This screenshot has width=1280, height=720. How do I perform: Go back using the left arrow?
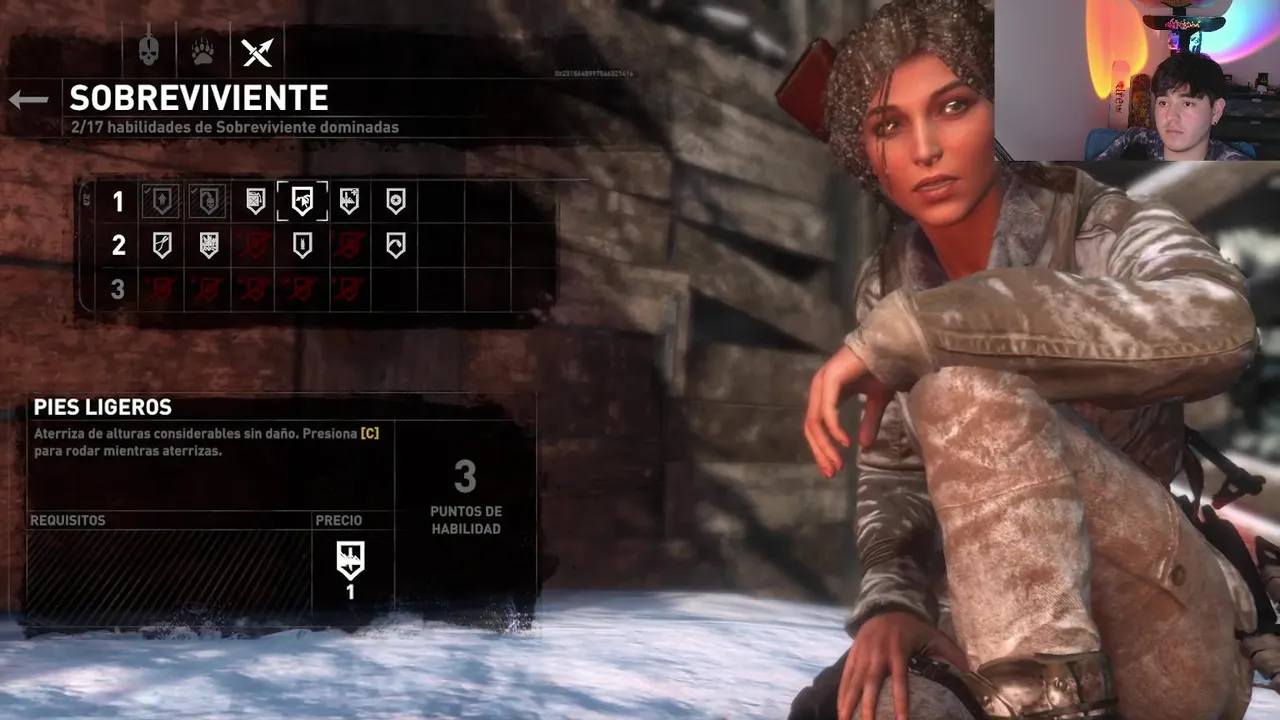coord(28,99)
